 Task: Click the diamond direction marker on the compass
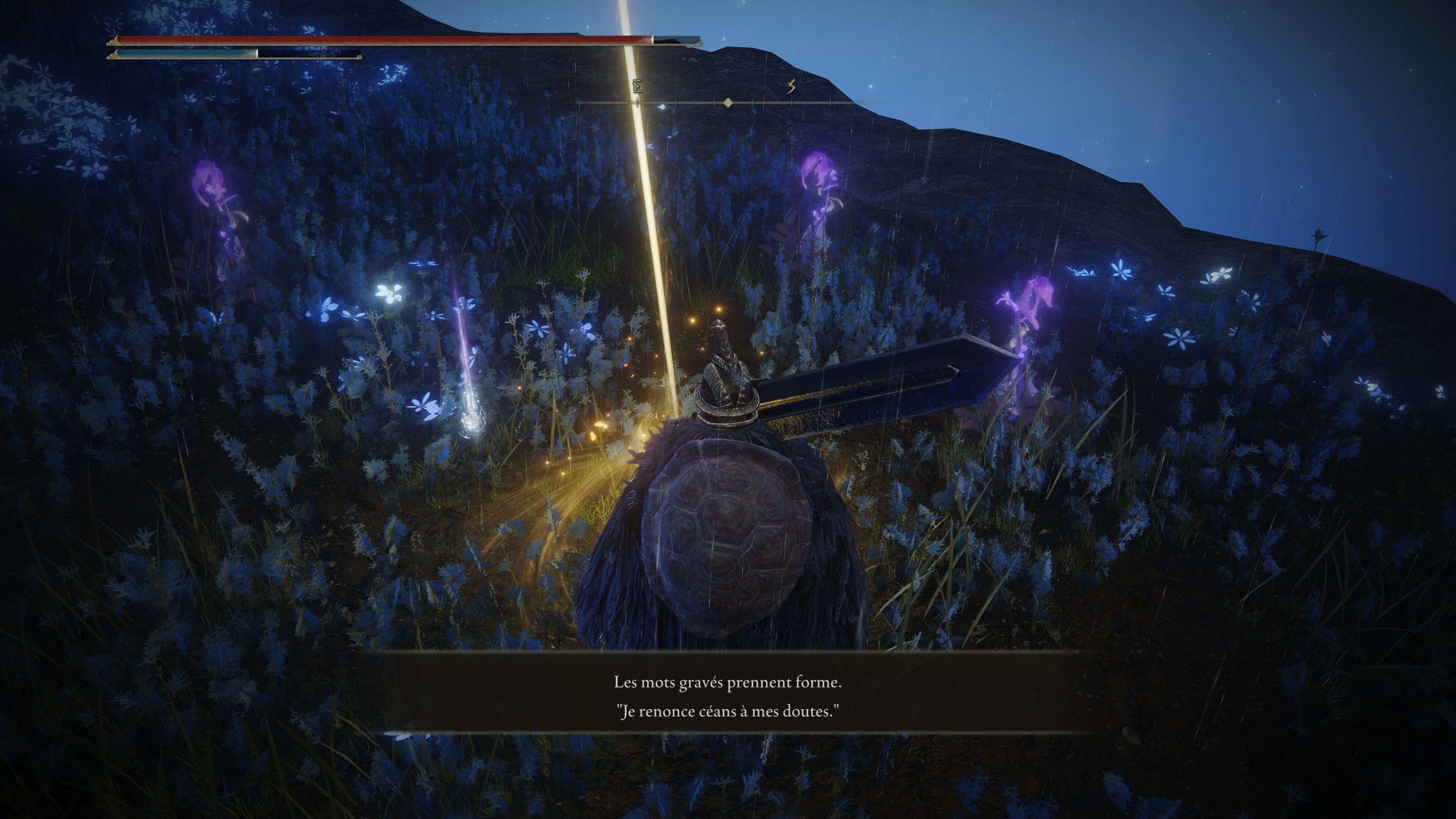pos(728,104)
